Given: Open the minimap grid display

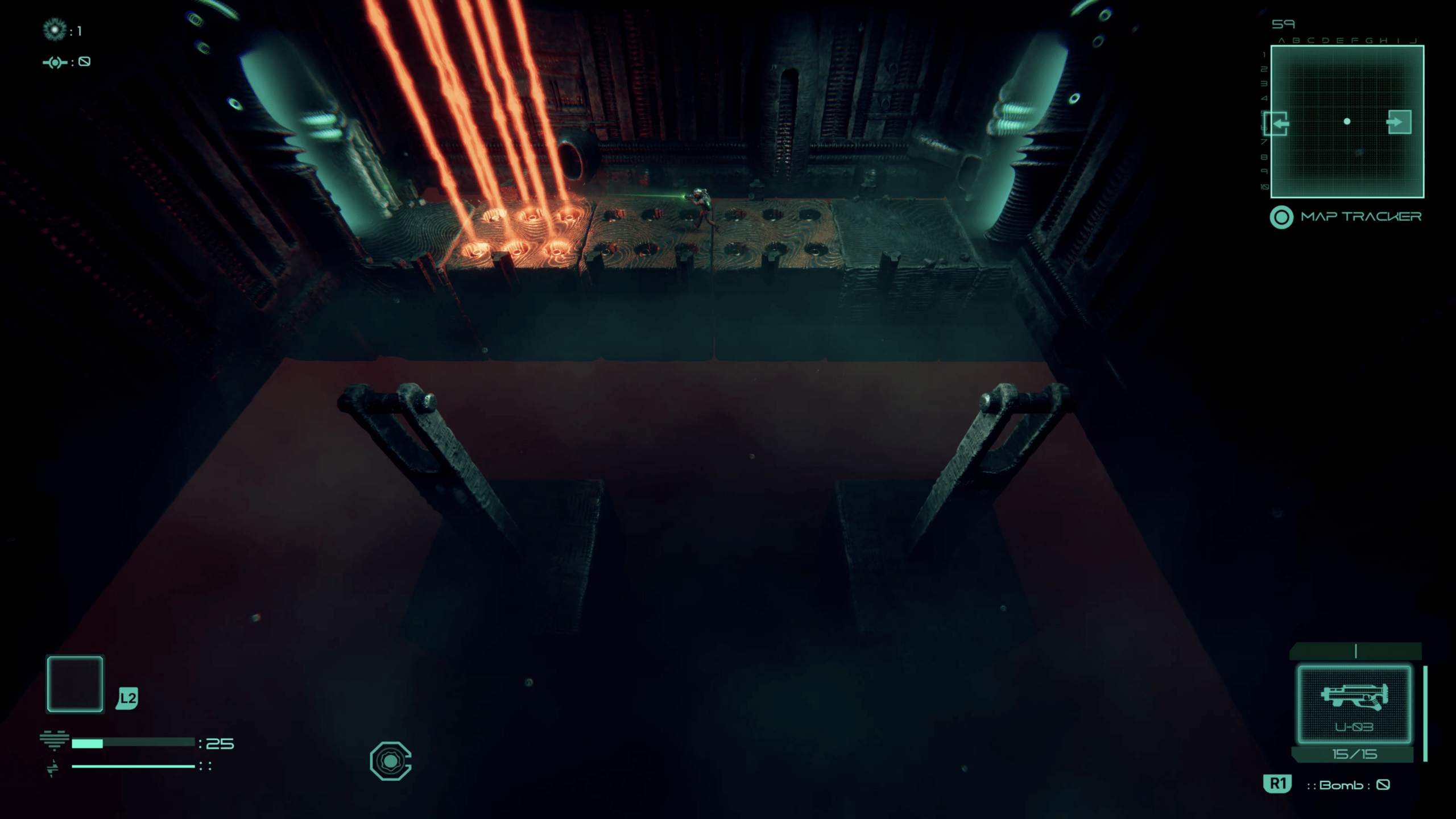Looking at the screenshot, I should [1347, 122].
